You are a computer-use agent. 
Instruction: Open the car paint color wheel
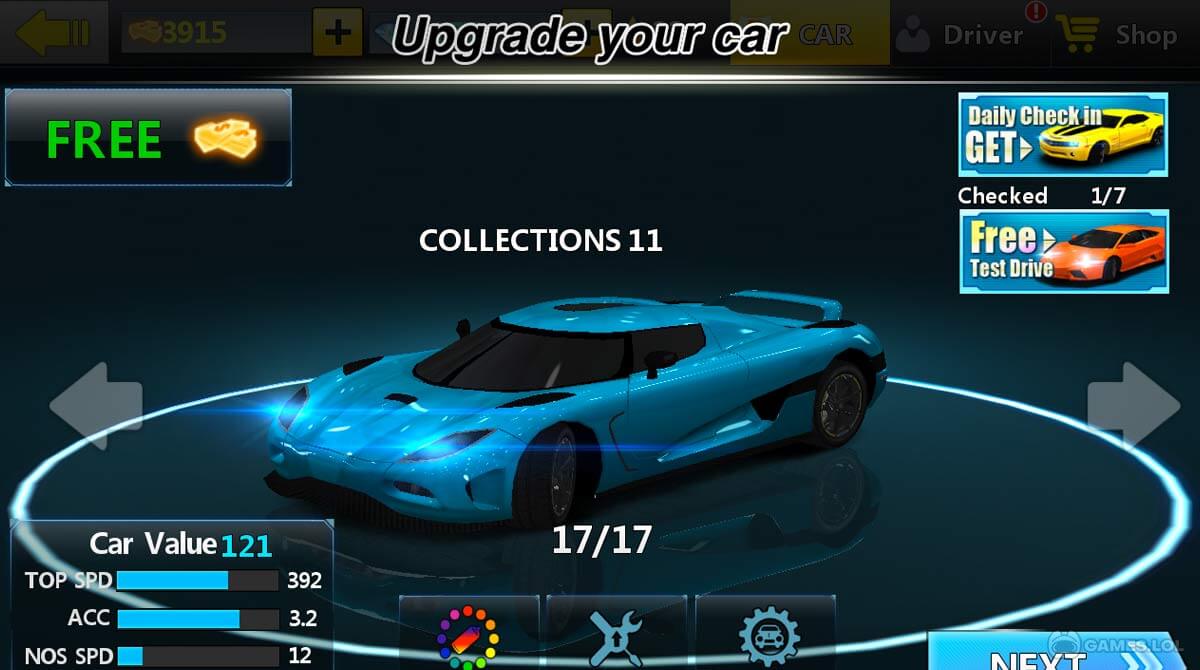click(468, 636)
